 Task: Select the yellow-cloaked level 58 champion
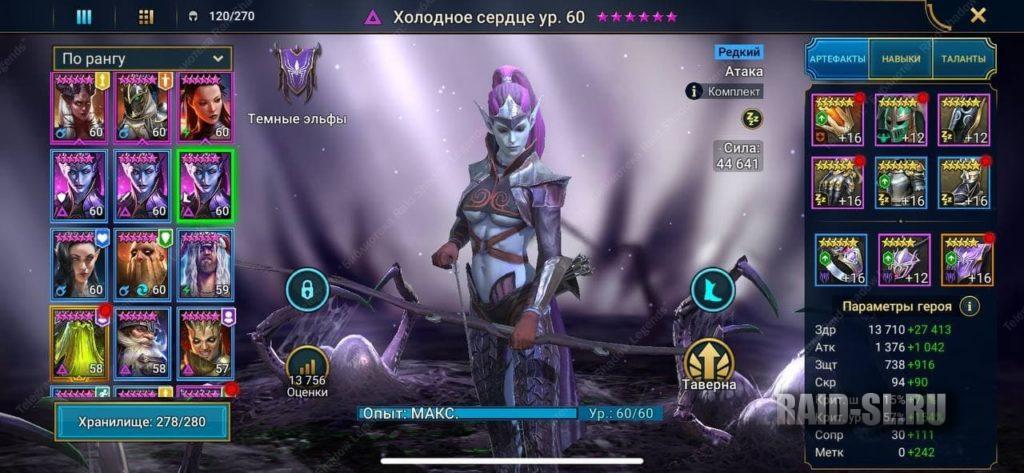(79, 342)
